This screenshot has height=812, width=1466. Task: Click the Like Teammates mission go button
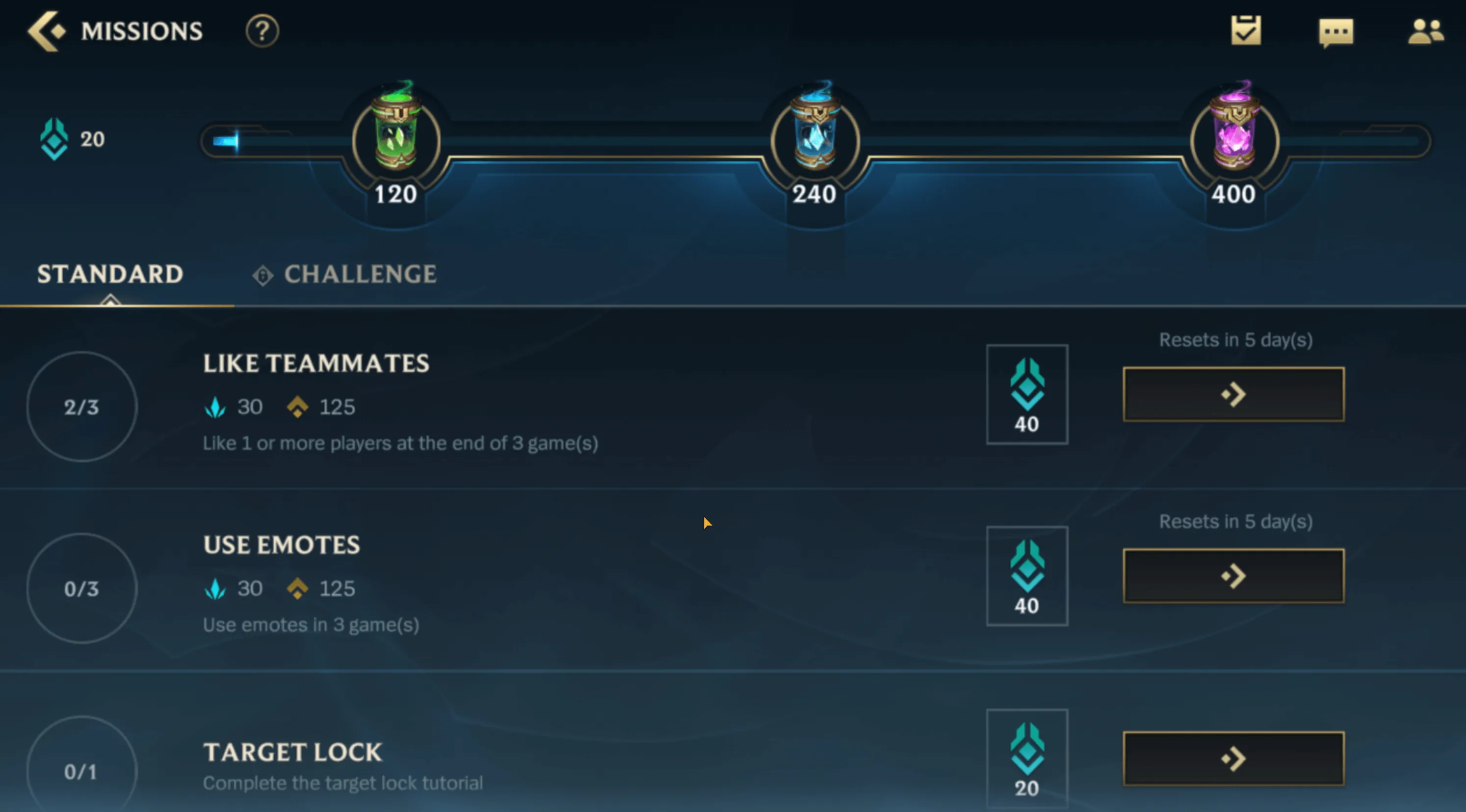pos(1233,394)
